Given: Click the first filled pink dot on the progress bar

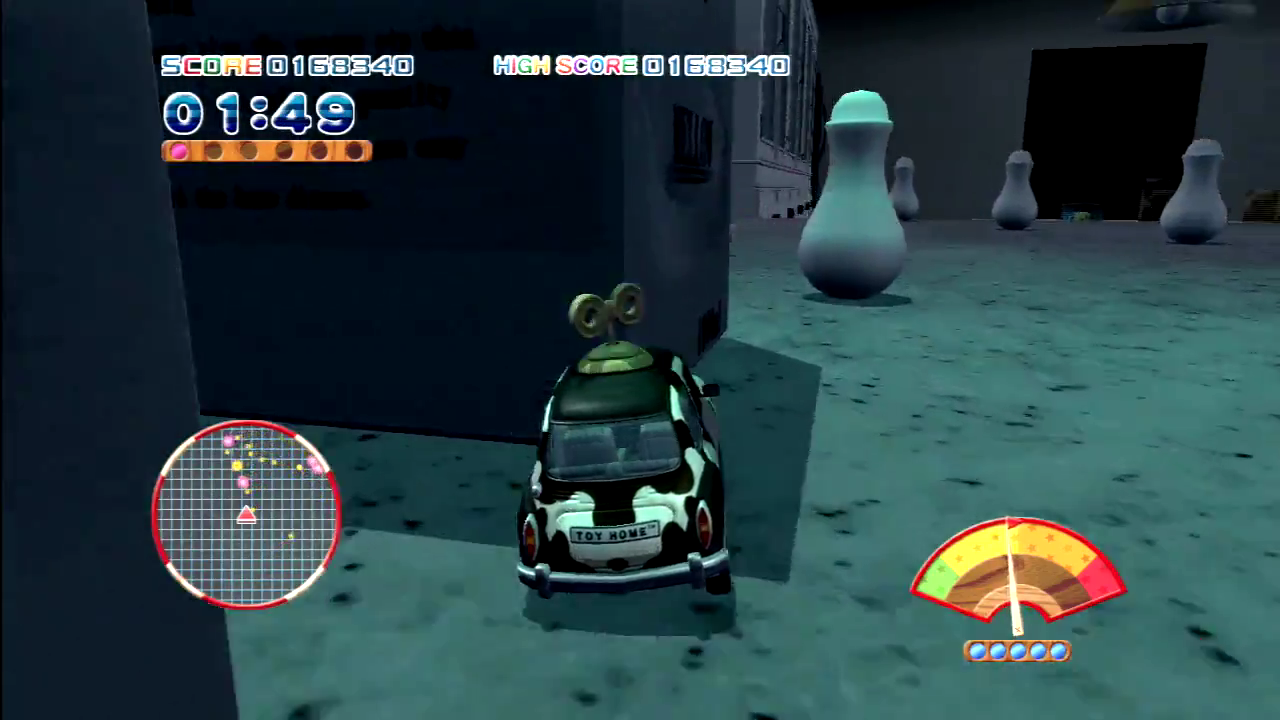Looking at the screenshot, I should [177, 151].
